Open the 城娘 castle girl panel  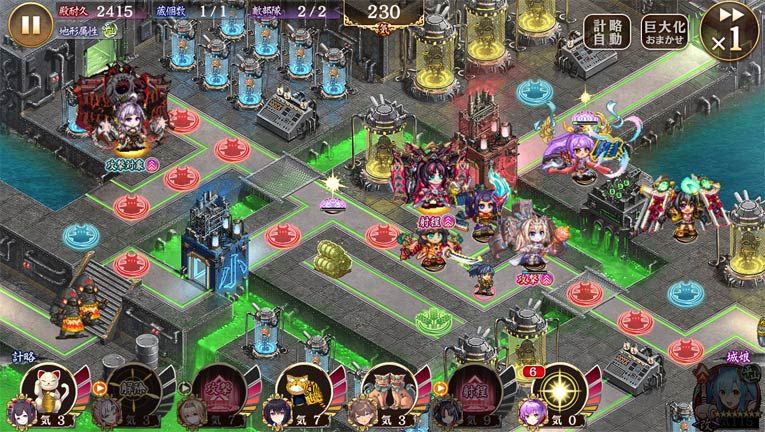click(726, 390)
